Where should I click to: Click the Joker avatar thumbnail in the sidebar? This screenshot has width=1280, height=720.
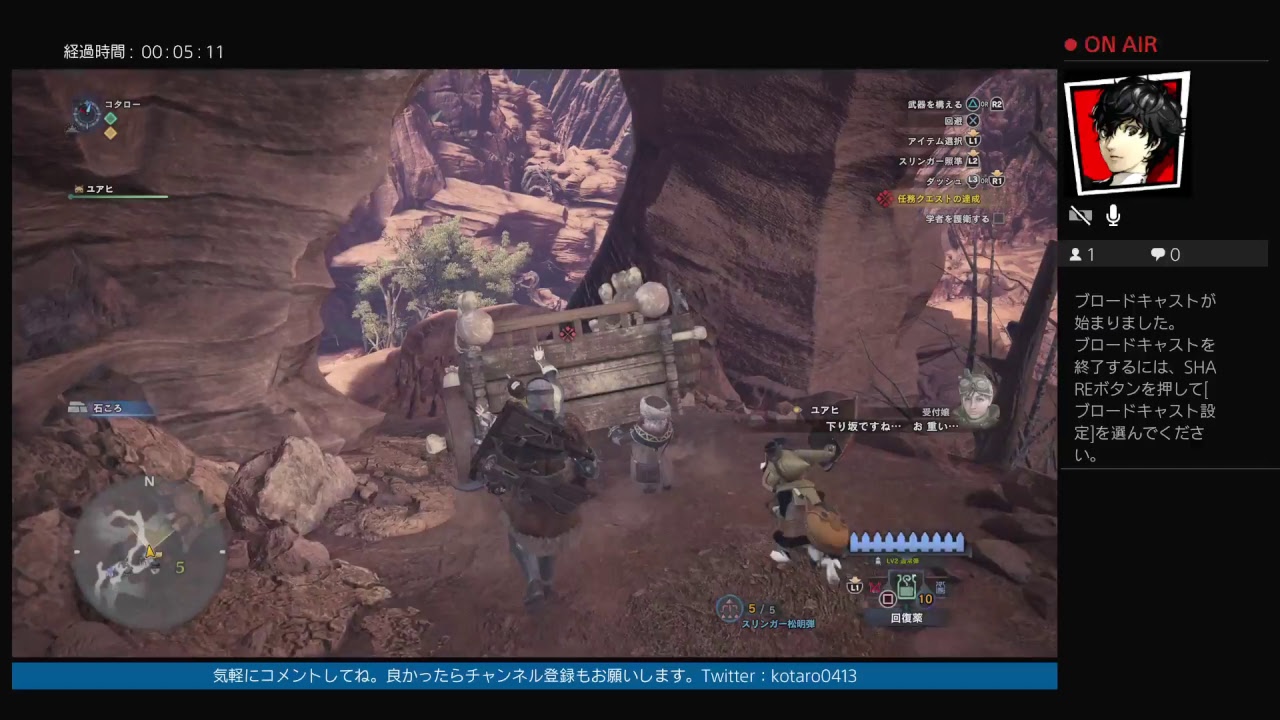click(1128, 133)
